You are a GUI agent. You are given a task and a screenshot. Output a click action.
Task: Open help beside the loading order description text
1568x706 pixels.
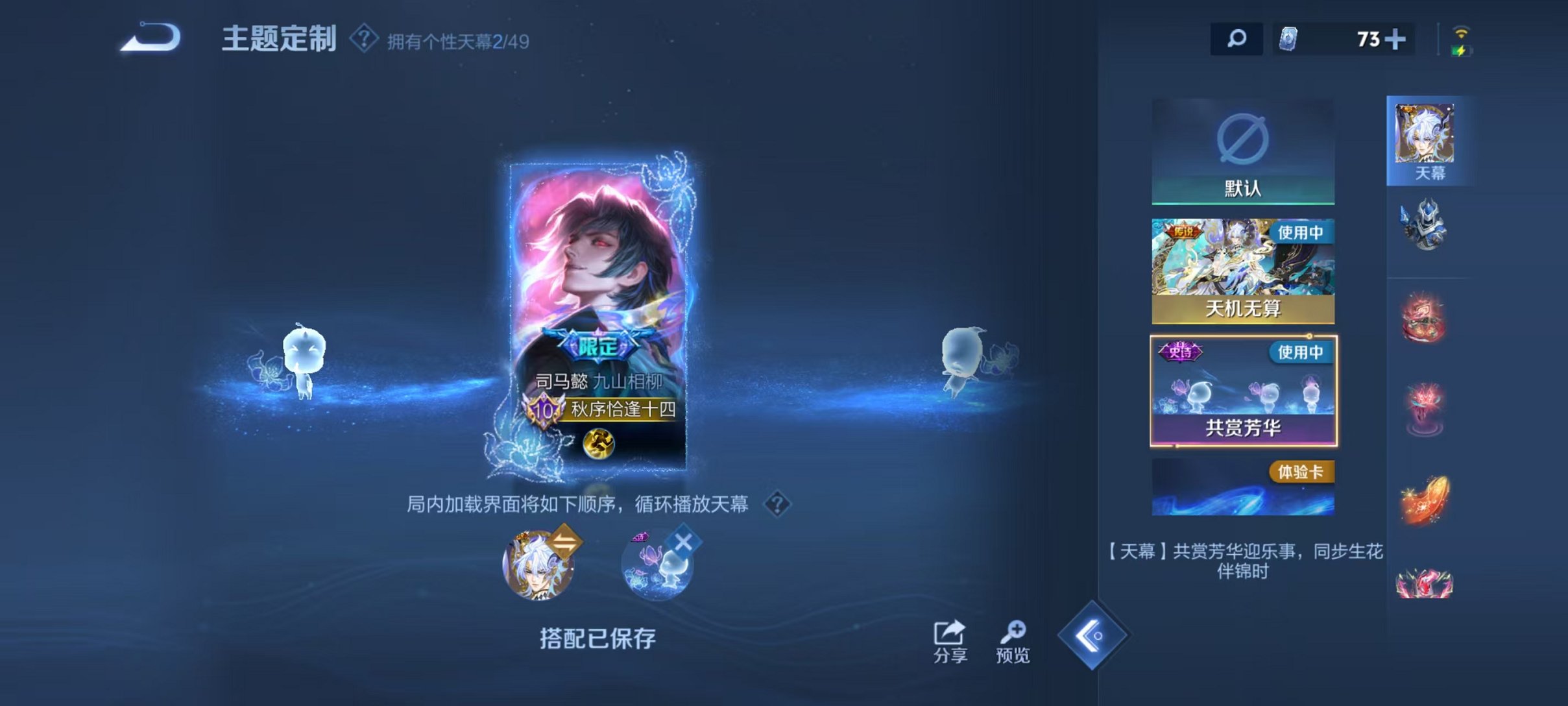778,502
